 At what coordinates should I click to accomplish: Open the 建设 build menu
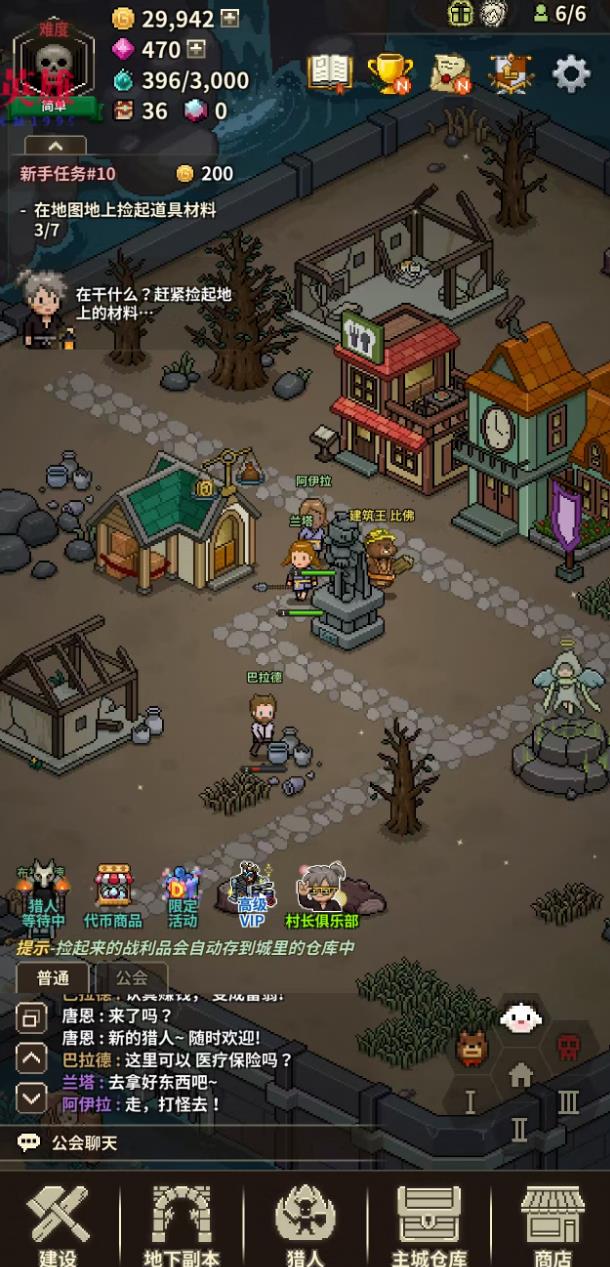coord(57,1223)
